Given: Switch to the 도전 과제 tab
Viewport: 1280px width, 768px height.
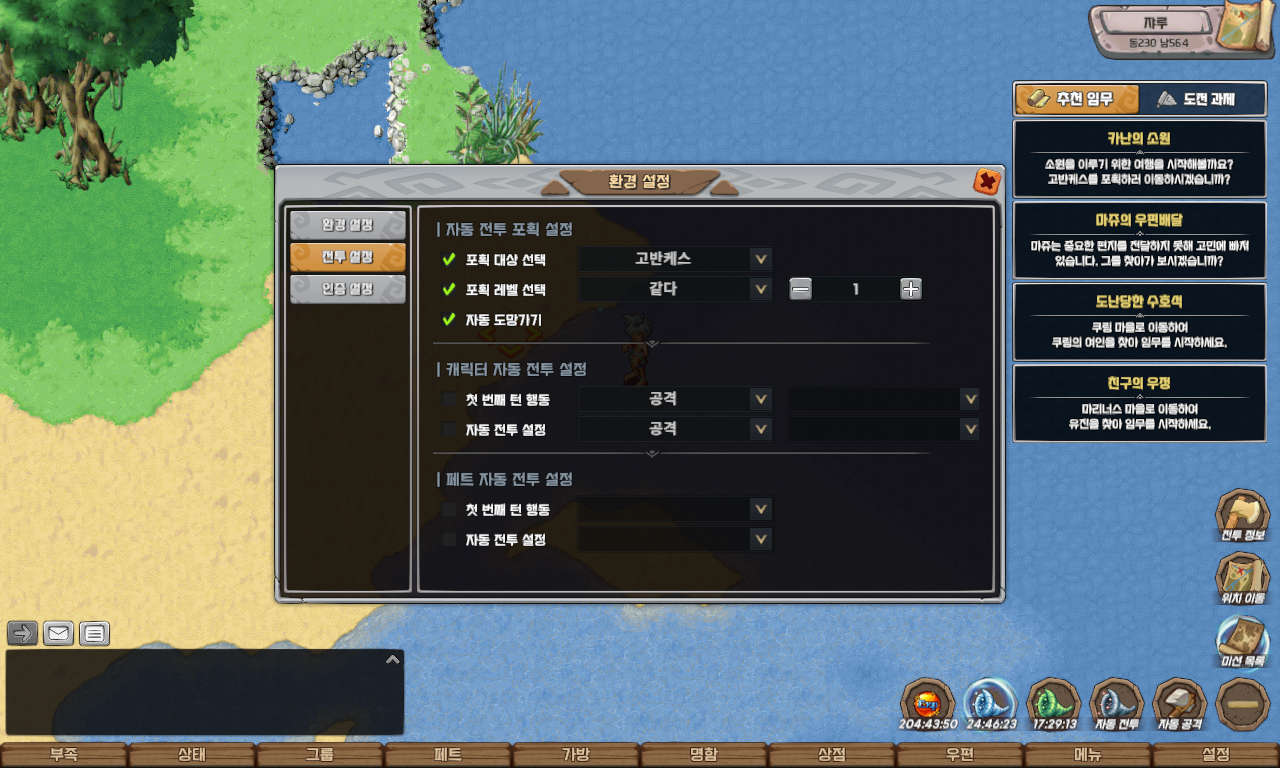Looking at the screenshot, I should click(1195, 99).
